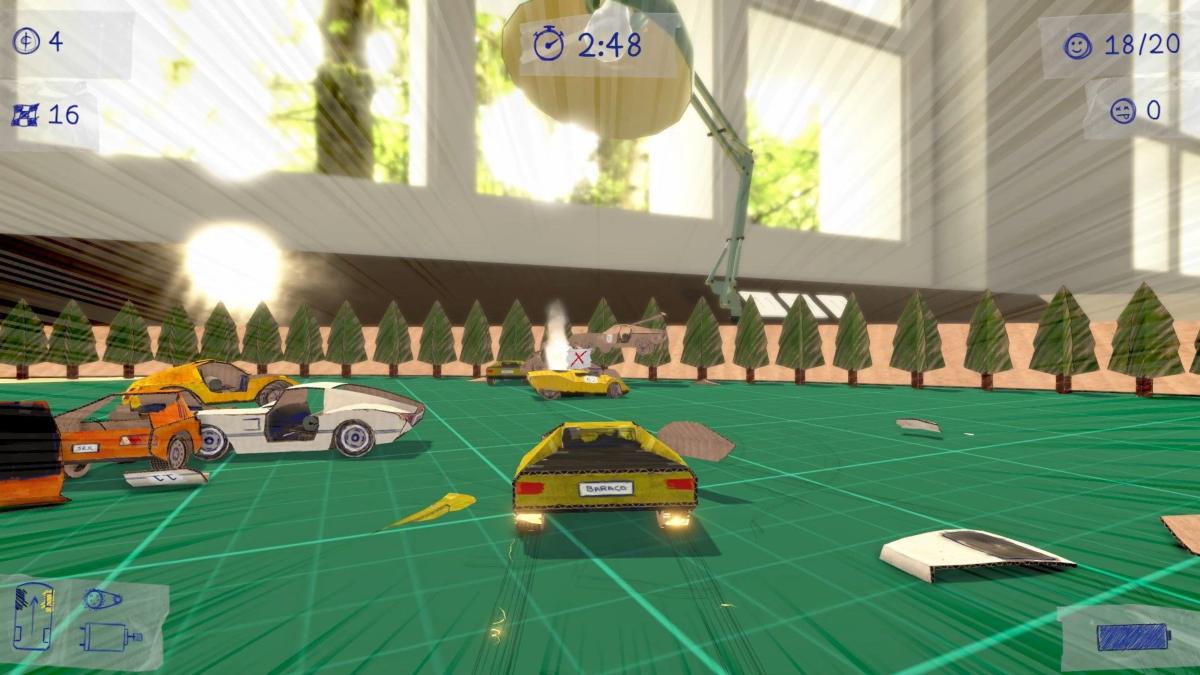The width and height of the screenshot is (1200, 675).
Task: Click the blue battery charge icon
Action: [1131, 637]
